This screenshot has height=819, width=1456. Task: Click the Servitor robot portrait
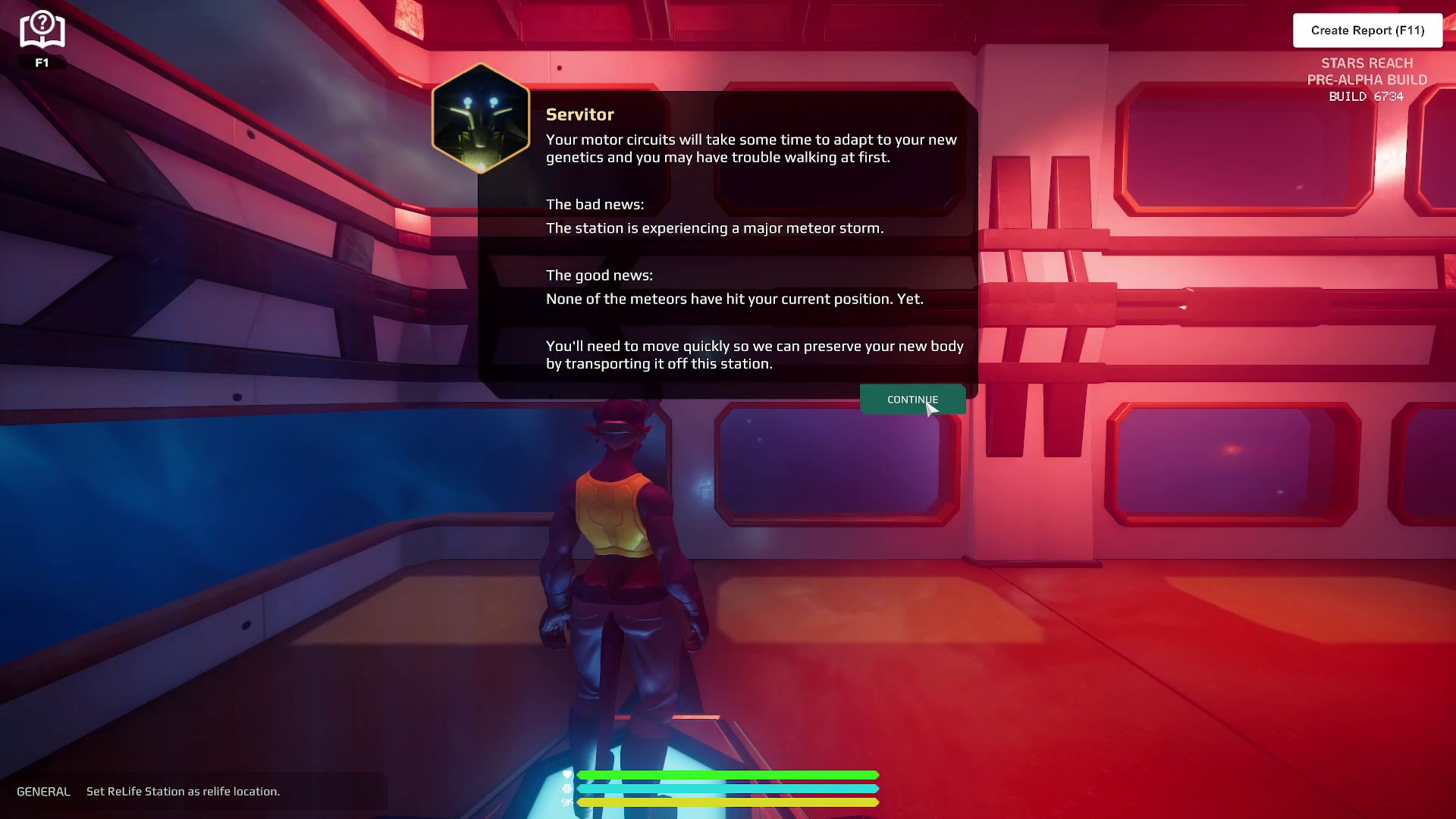(x=481, y=118)
